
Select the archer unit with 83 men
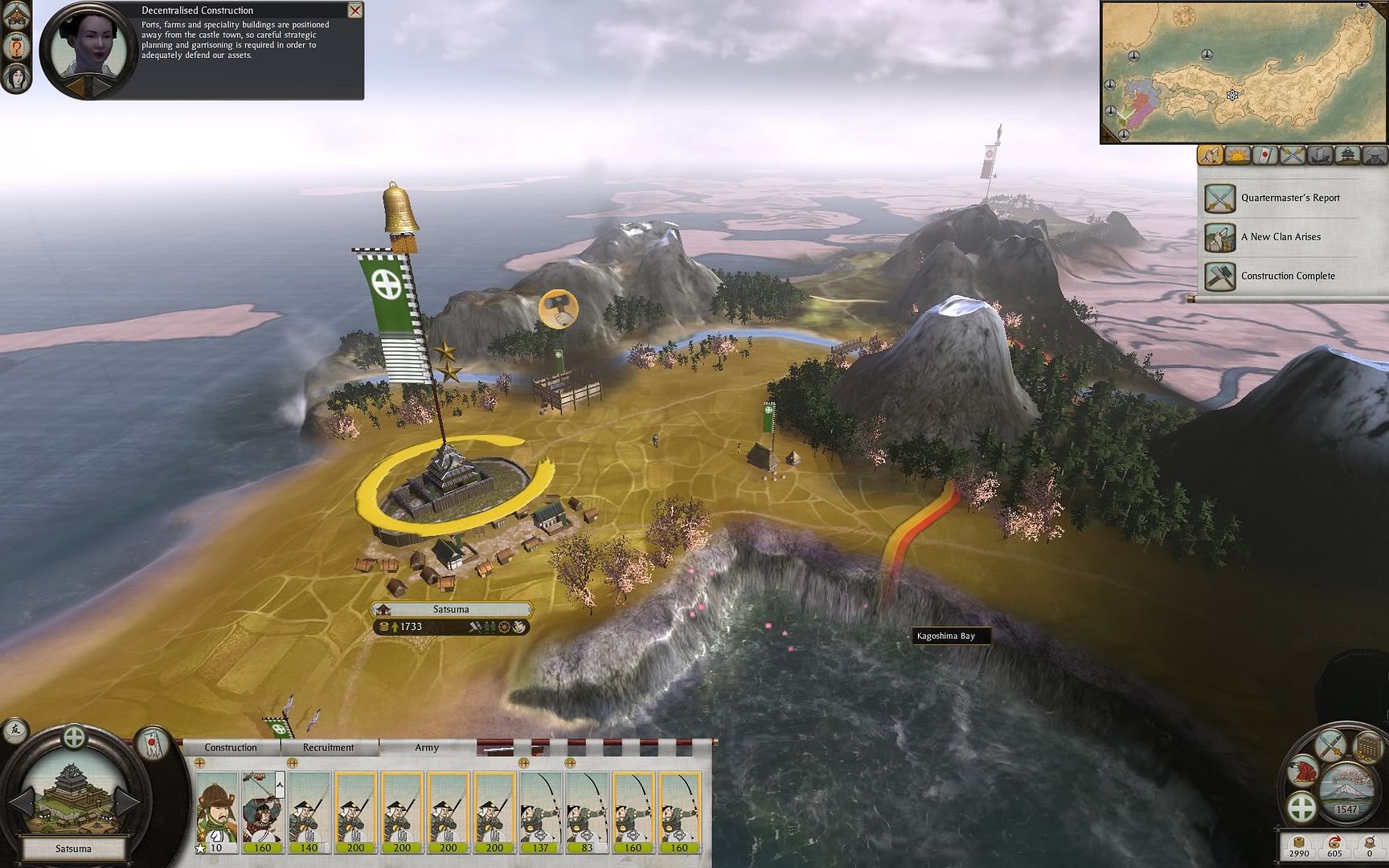pyautogui.click(x=588, y=812)
